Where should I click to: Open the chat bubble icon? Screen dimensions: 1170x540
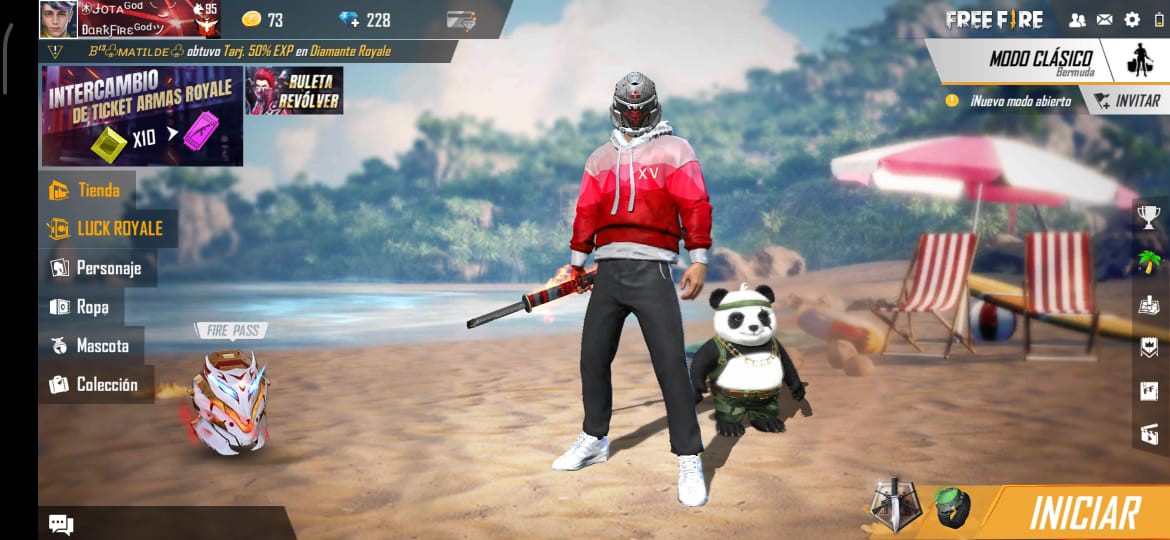coord(61,524)
